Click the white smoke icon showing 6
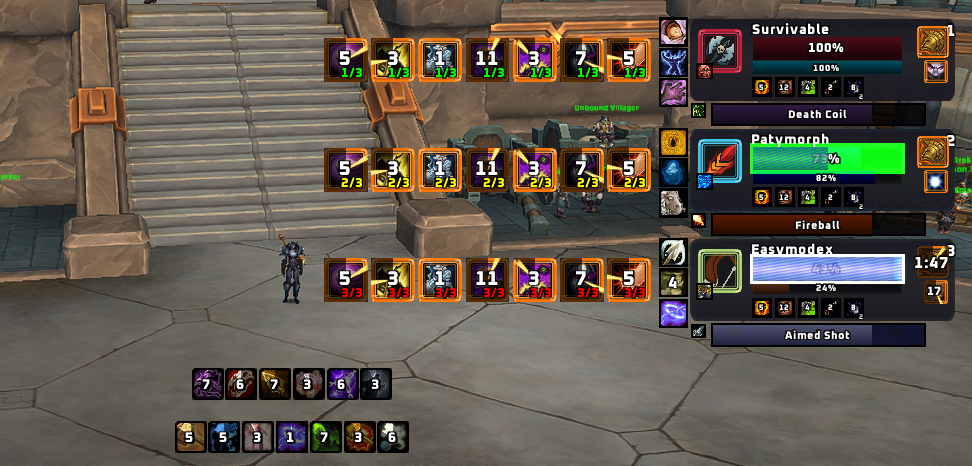The width and height of the screenshot is (972, 466). [393, 437]
